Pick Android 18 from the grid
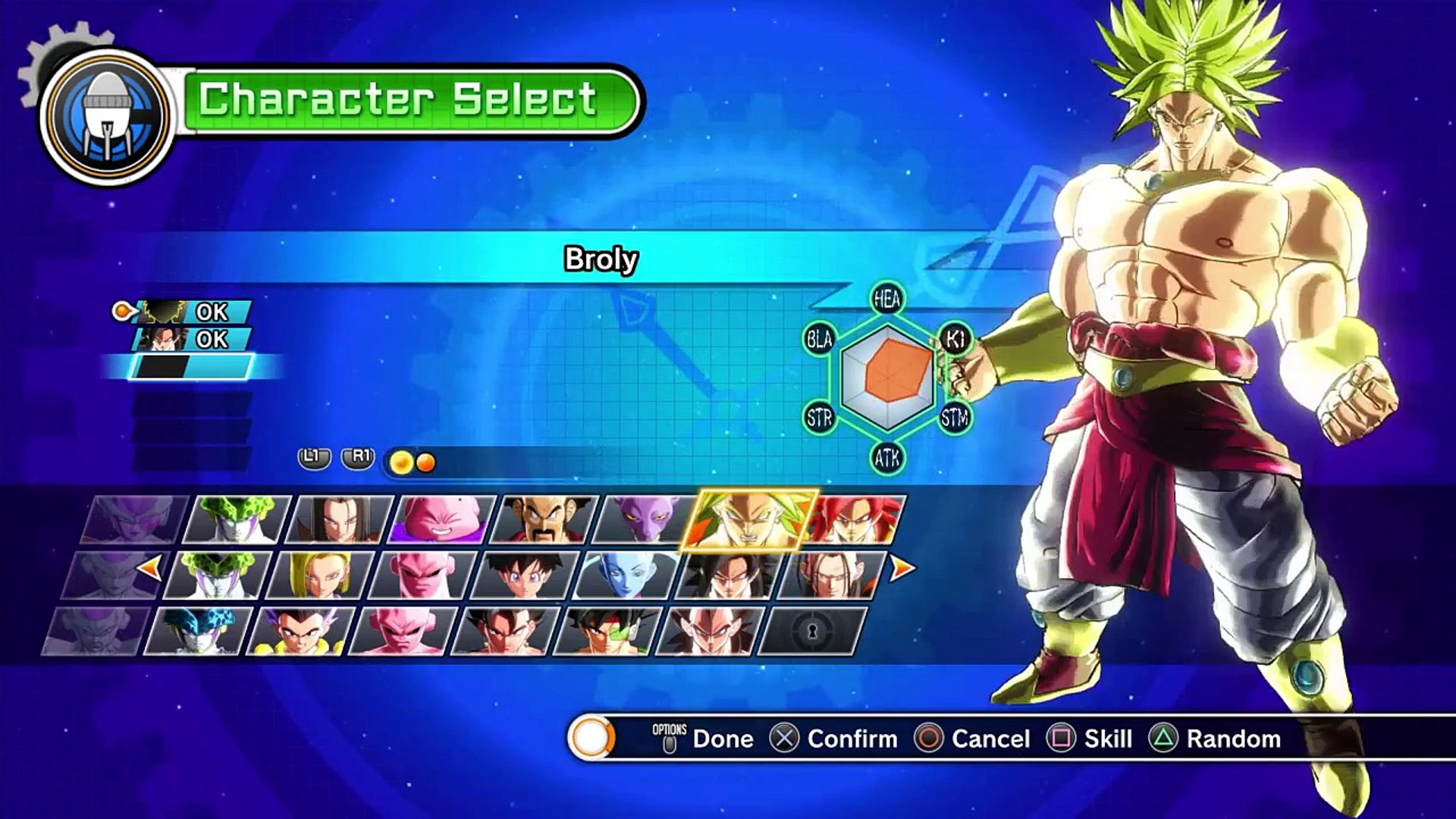The image size is (1456, 819). (322, 575)
